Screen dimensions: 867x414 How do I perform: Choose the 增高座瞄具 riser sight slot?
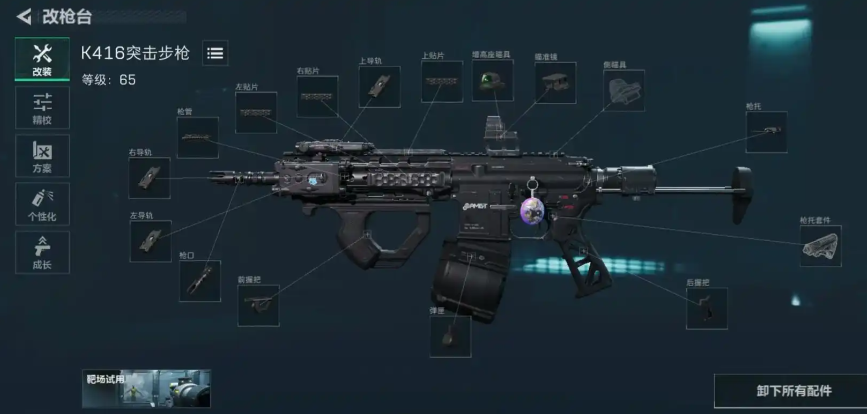(x=492, y=81)
